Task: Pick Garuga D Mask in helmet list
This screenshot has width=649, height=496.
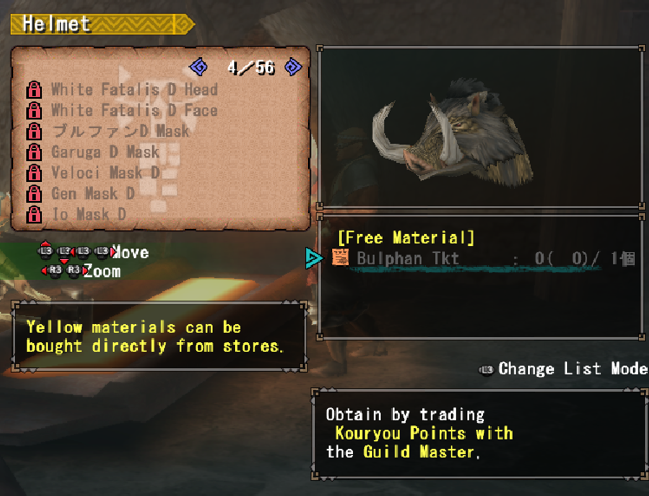Action: point(105,152)
